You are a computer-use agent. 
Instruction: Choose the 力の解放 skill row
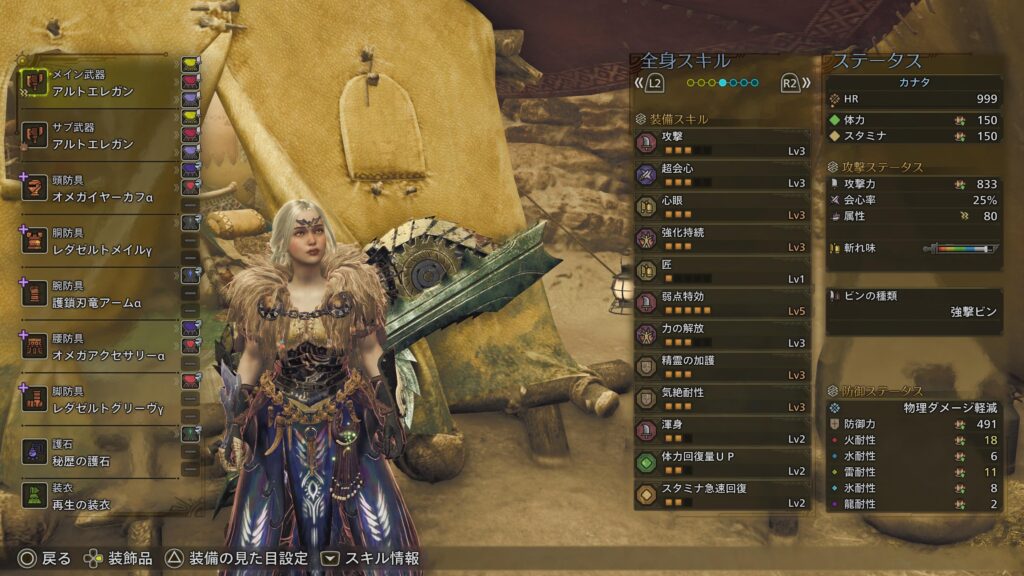[721, 335]
